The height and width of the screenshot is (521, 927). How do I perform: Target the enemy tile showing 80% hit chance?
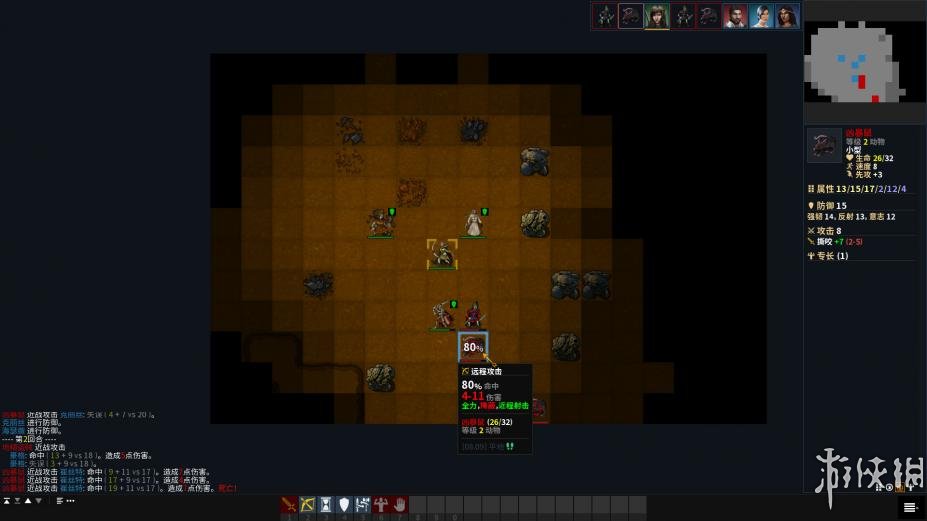point(473,347)
